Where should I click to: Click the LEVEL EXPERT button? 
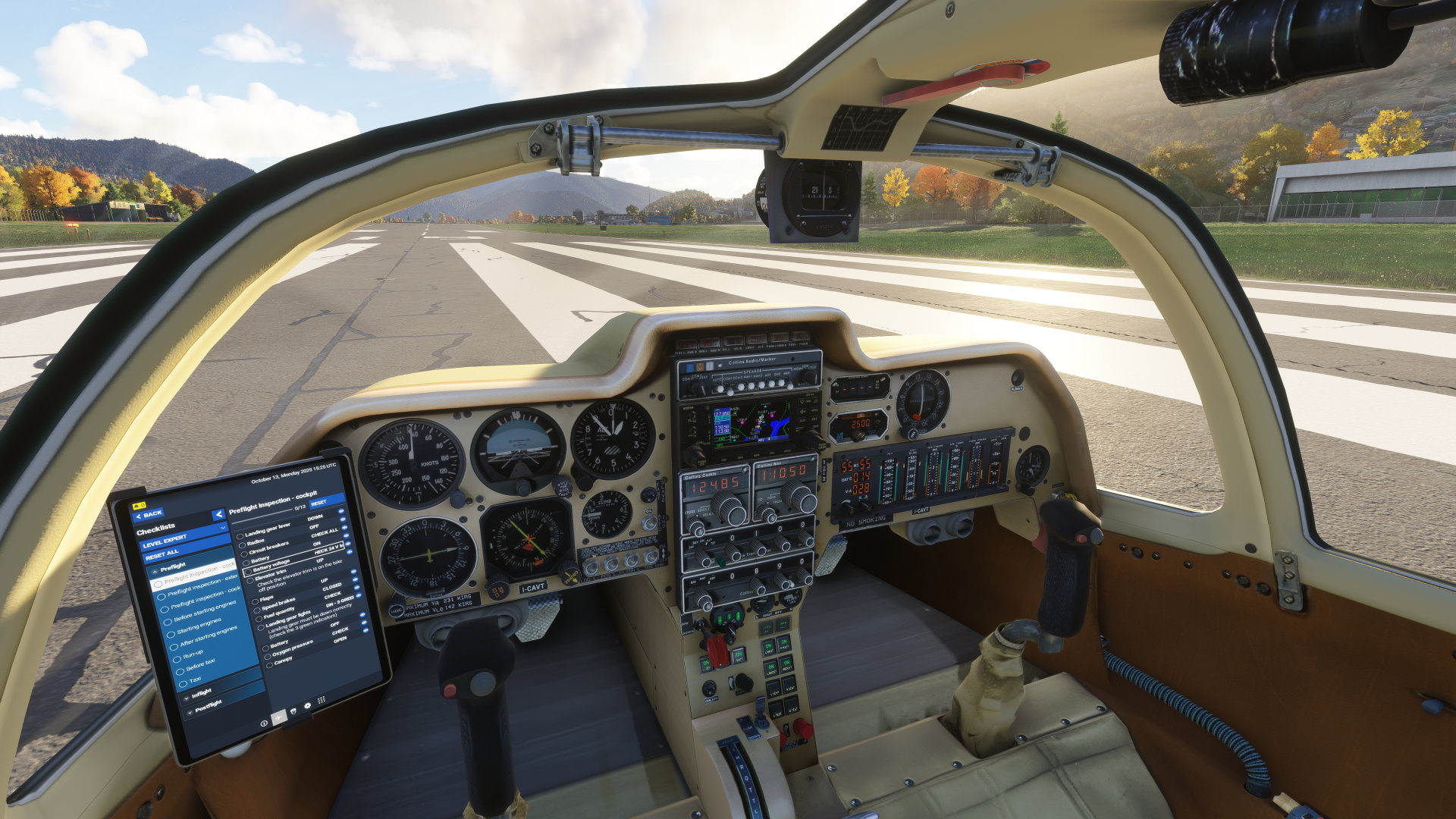[165, 539]
